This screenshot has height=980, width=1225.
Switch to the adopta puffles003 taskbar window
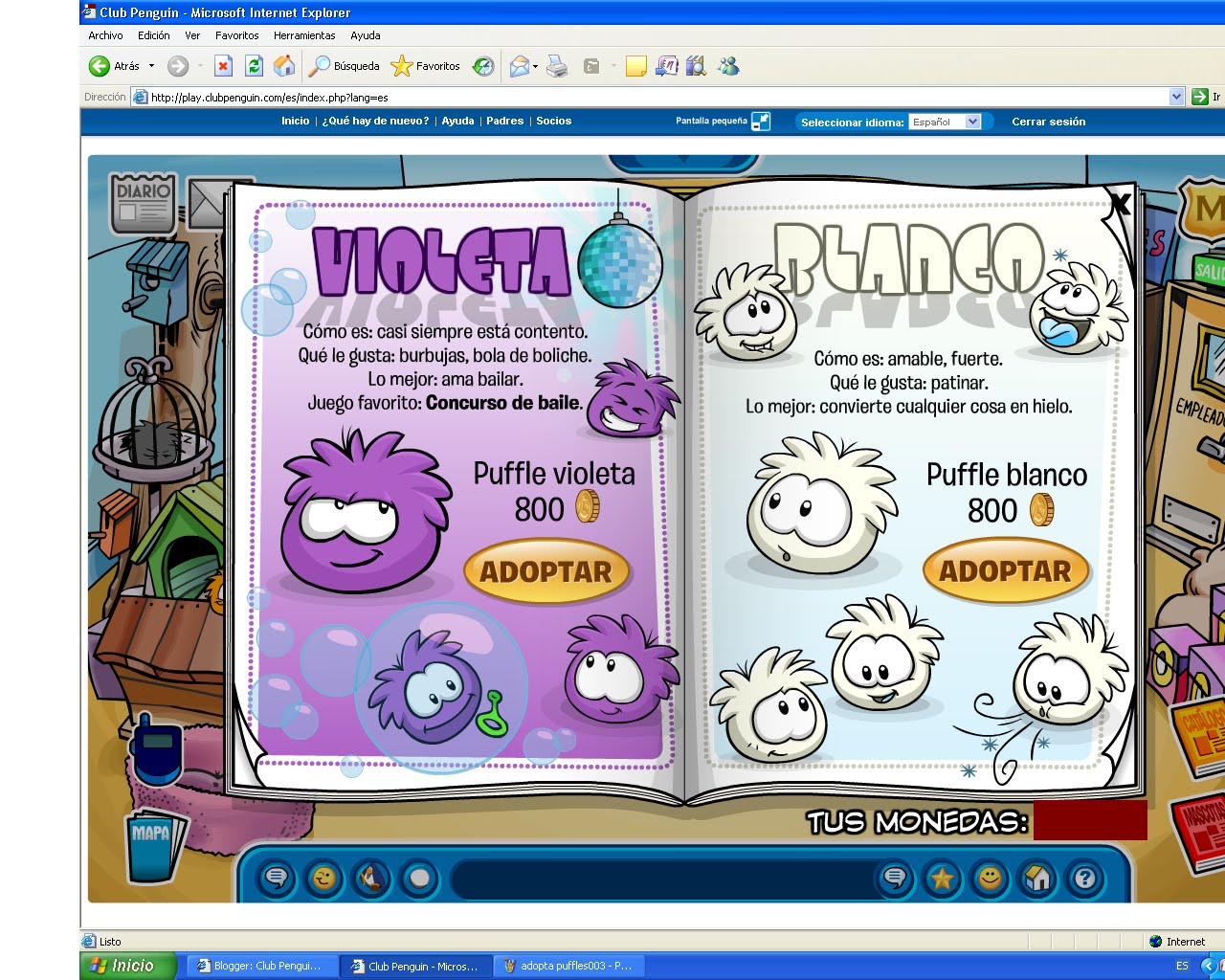(569, 967)
